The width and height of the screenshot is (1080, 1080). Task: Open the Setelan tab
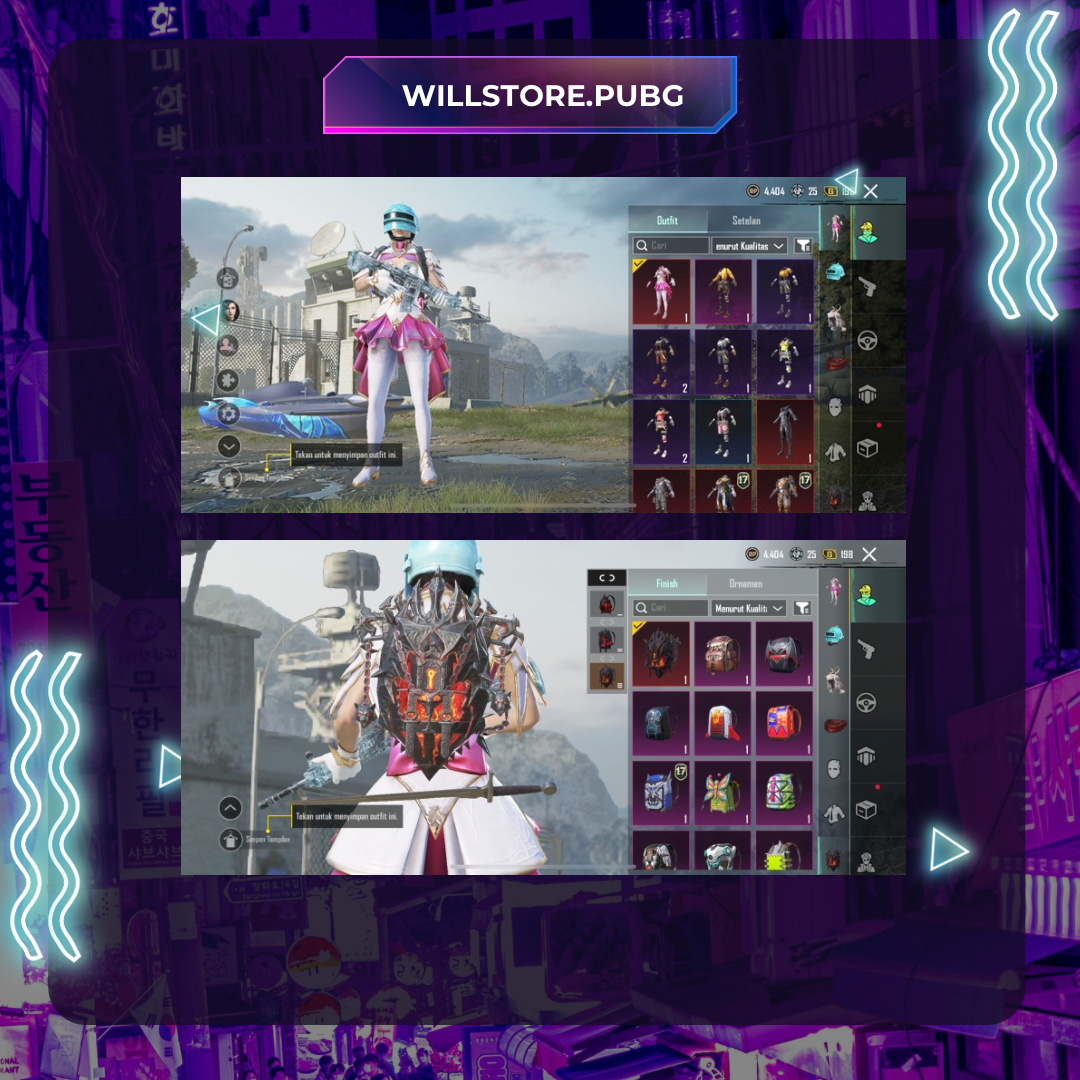pos(746,220)
